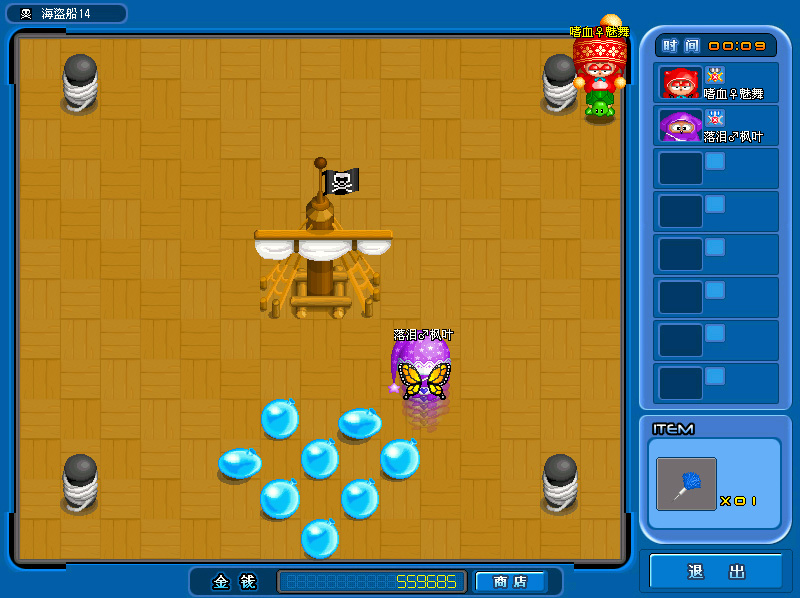Screen dimensions: 800x598
Task: Select player 落泪♂枫叶 in the list
Action: 716,125
